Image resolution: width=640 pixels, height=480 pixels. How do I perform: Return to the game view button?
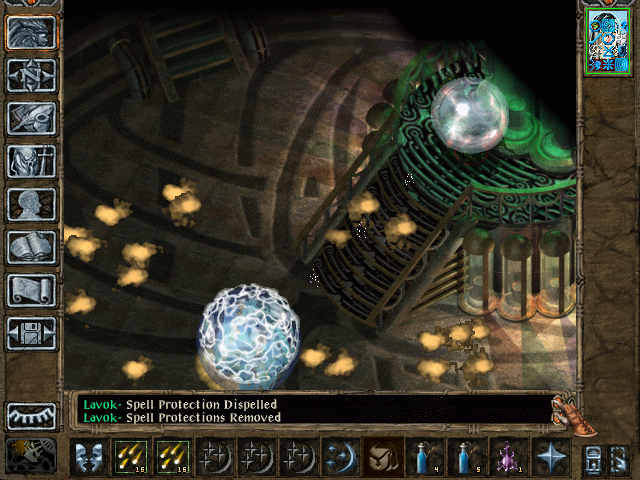click(31, 33)
